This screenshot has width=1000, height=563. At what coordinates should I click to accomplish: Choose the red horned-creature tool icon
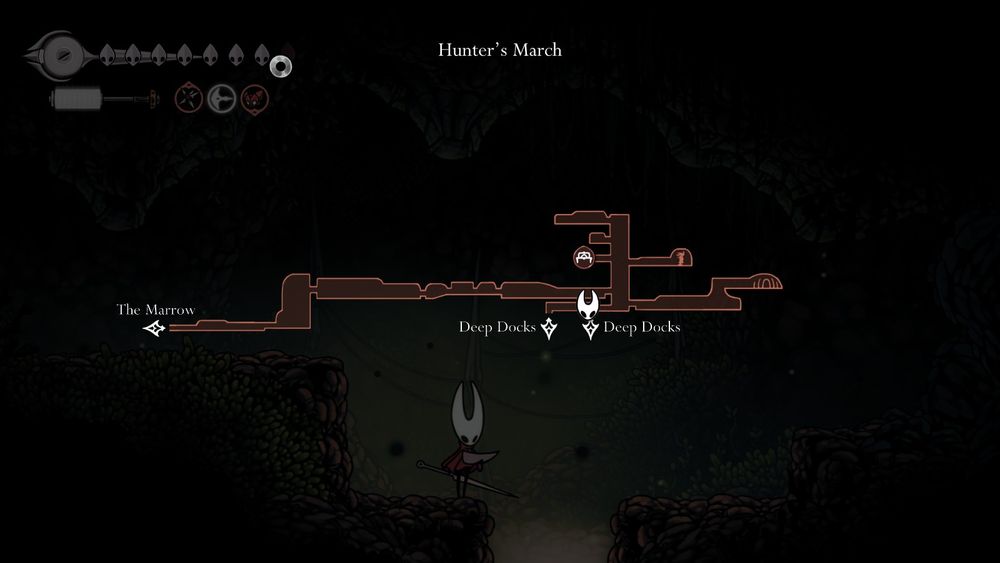(x=253, y=98)
